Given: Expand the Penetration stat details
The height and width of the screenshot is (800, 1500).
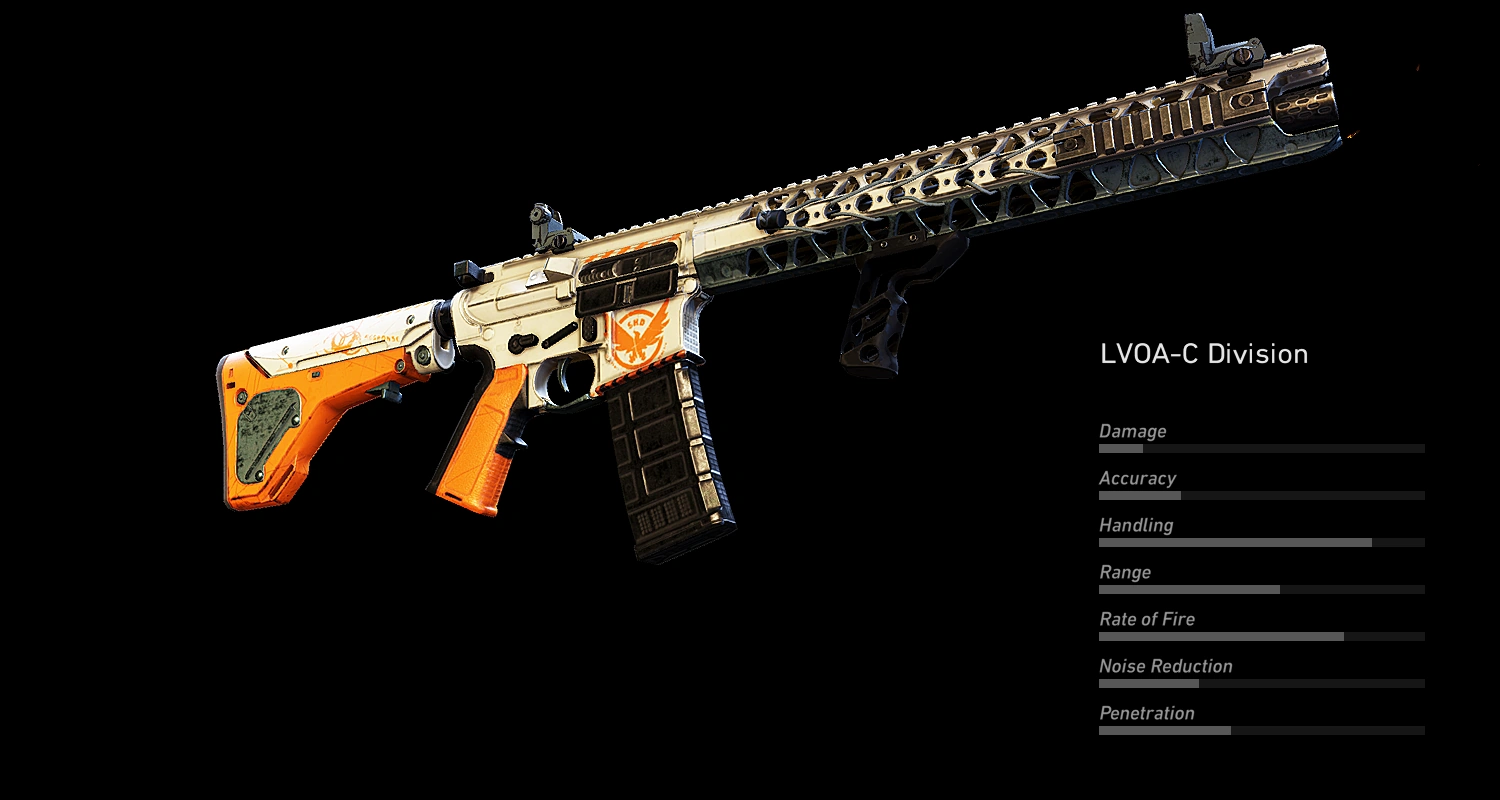Looking at the screenshot, I should (1146, 713).
